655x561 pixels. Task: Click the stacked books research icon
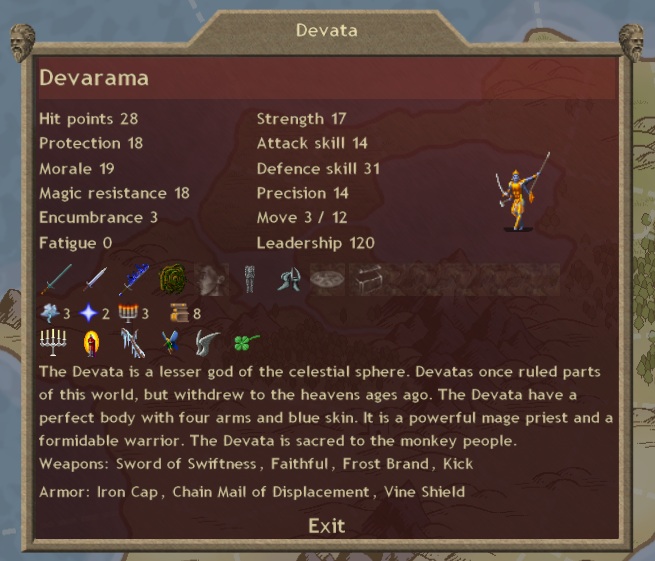179,313
